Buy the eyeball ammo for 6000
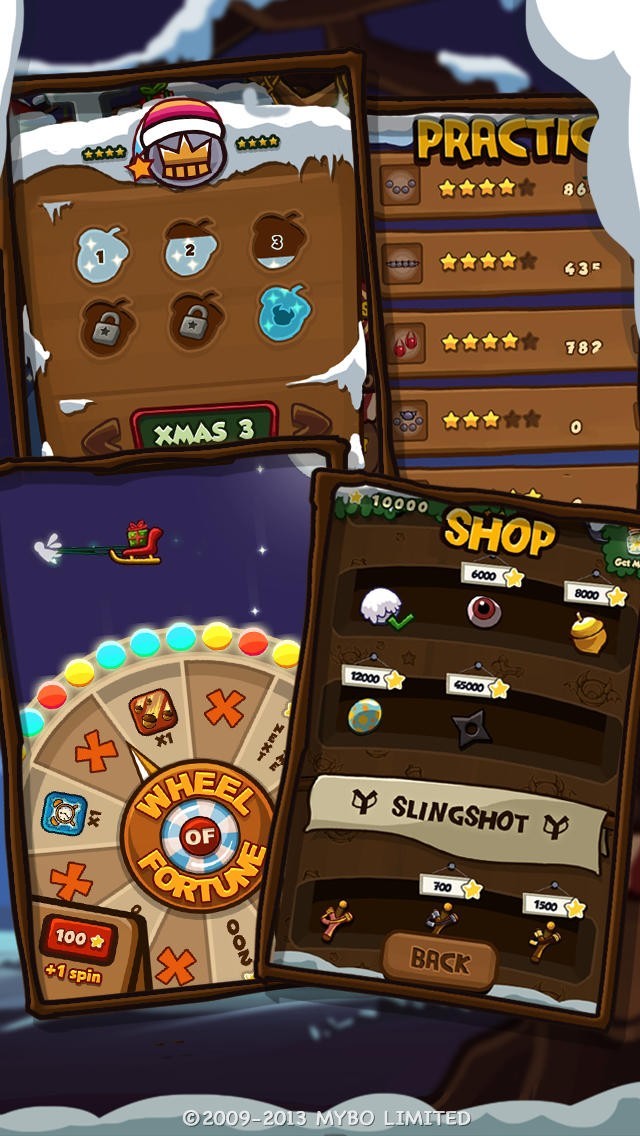This screenshot has height=1136, width=640. tap(484, 610)
